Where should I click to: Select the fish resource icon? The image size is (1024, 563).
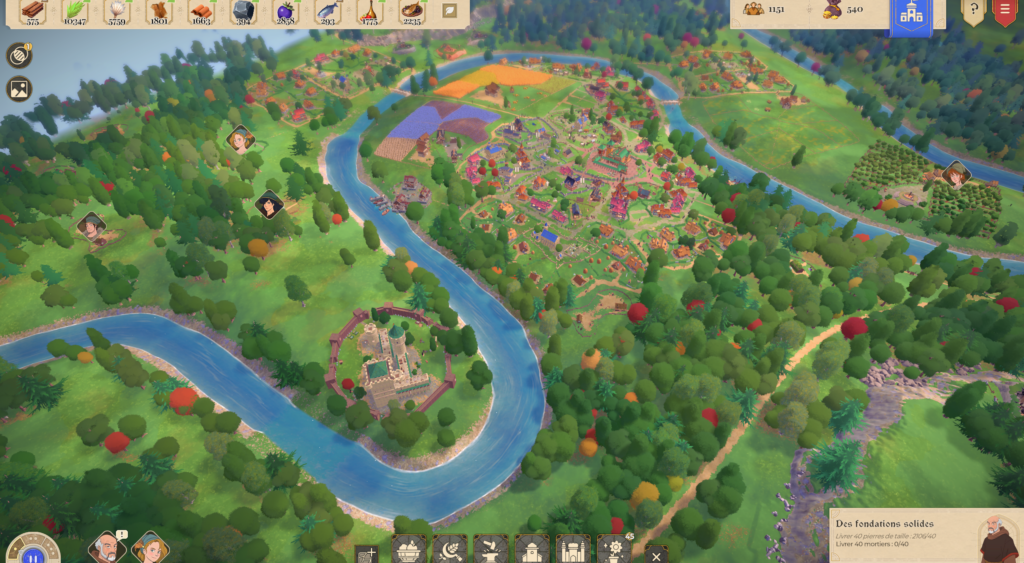point(327,12)
